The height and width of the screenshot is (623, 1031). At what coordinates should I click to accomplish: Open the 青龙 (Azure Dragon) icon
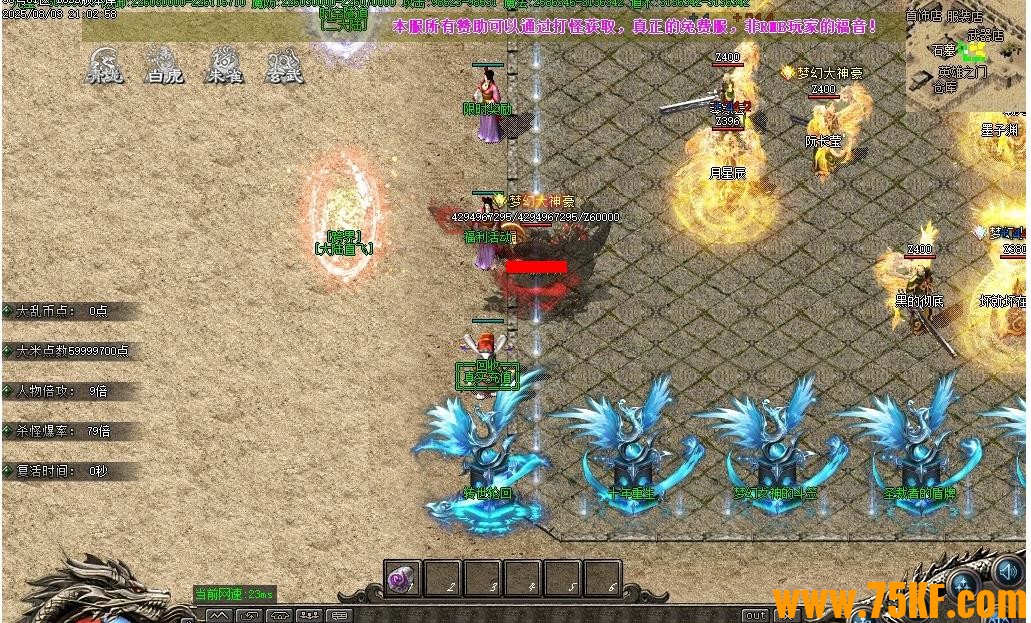click(104, 65)
